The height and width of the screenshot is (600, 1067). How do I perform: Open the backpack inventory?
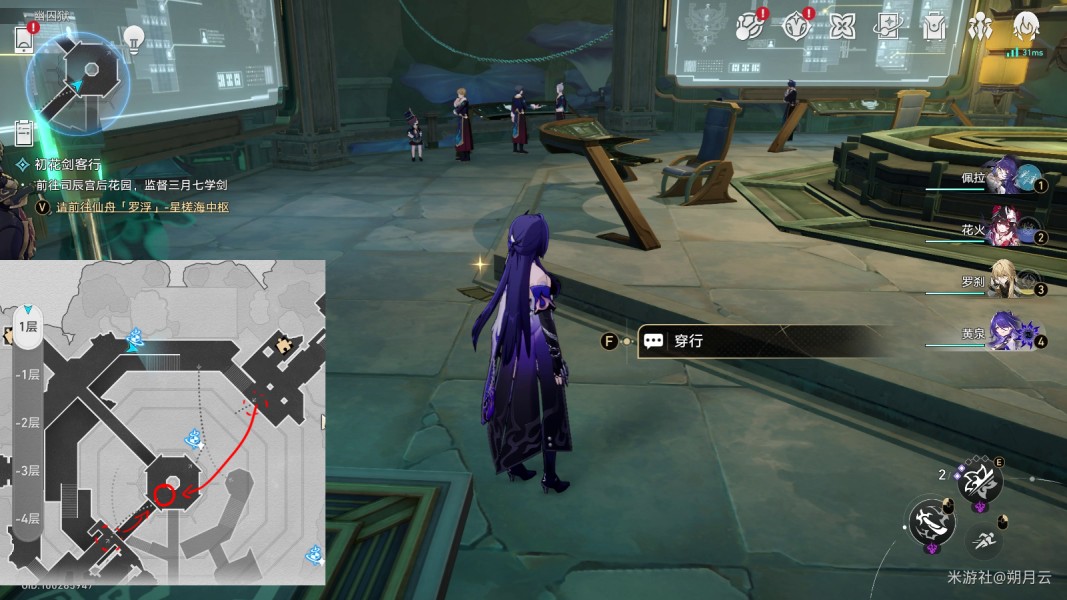[x=933, y=27]
